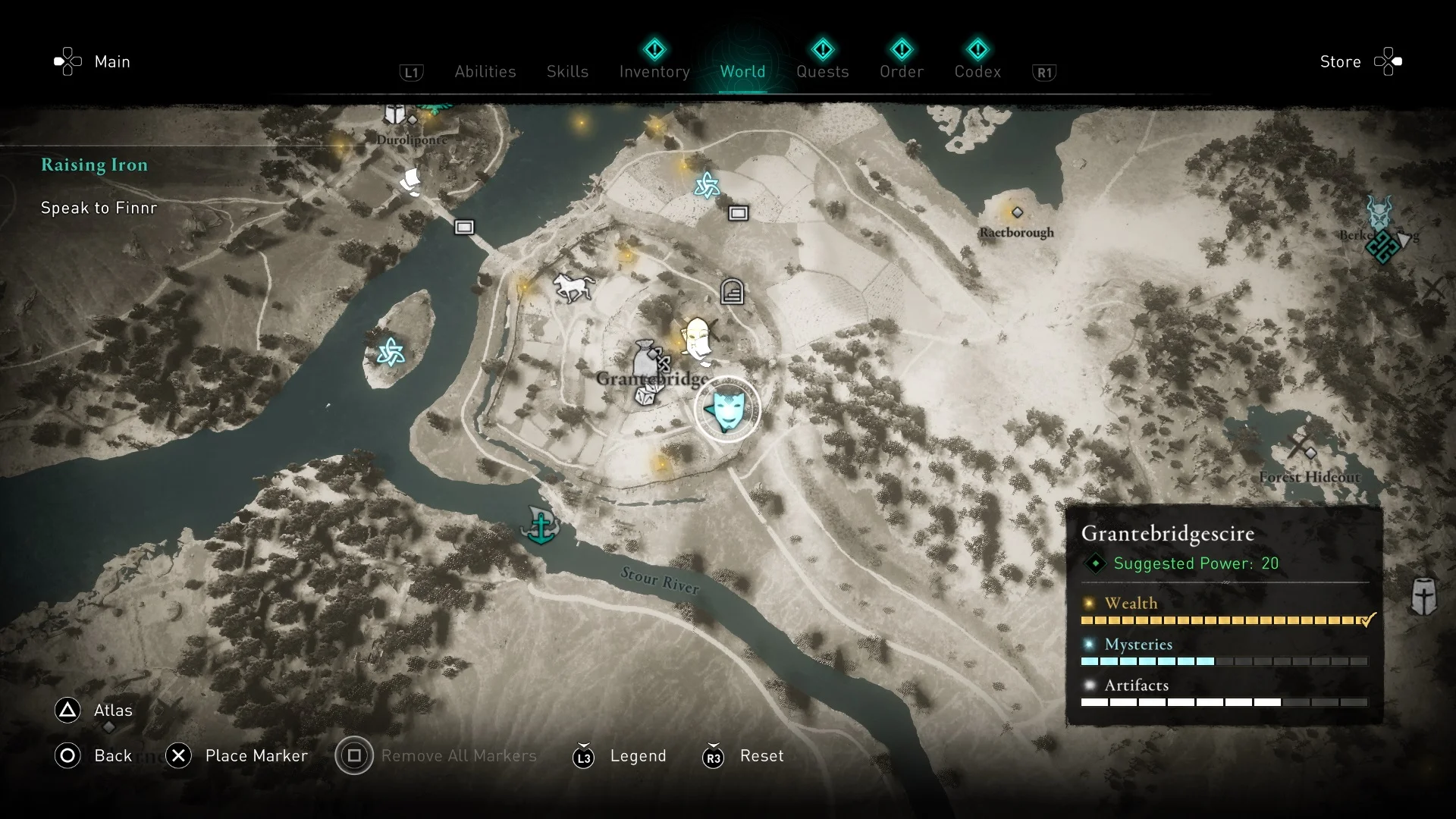Open the Skills tab
This screenshot has width=1456, height=819.
pos(567,71)
